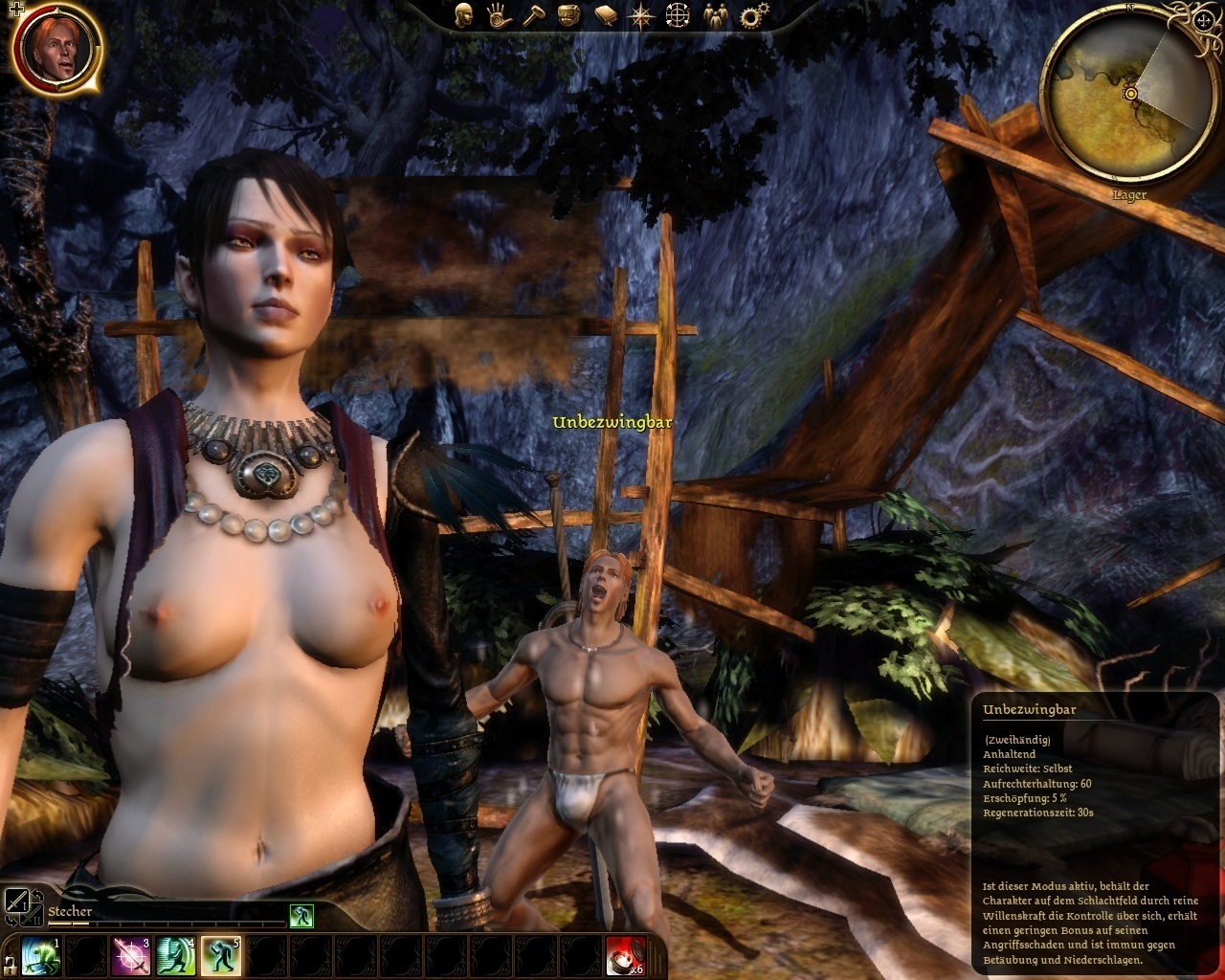Image resolution: width=1225 pixels, height=980 pixels.
Task: Switch weapon set with the crossed-swords button
Action: click(x=18, y=902)
